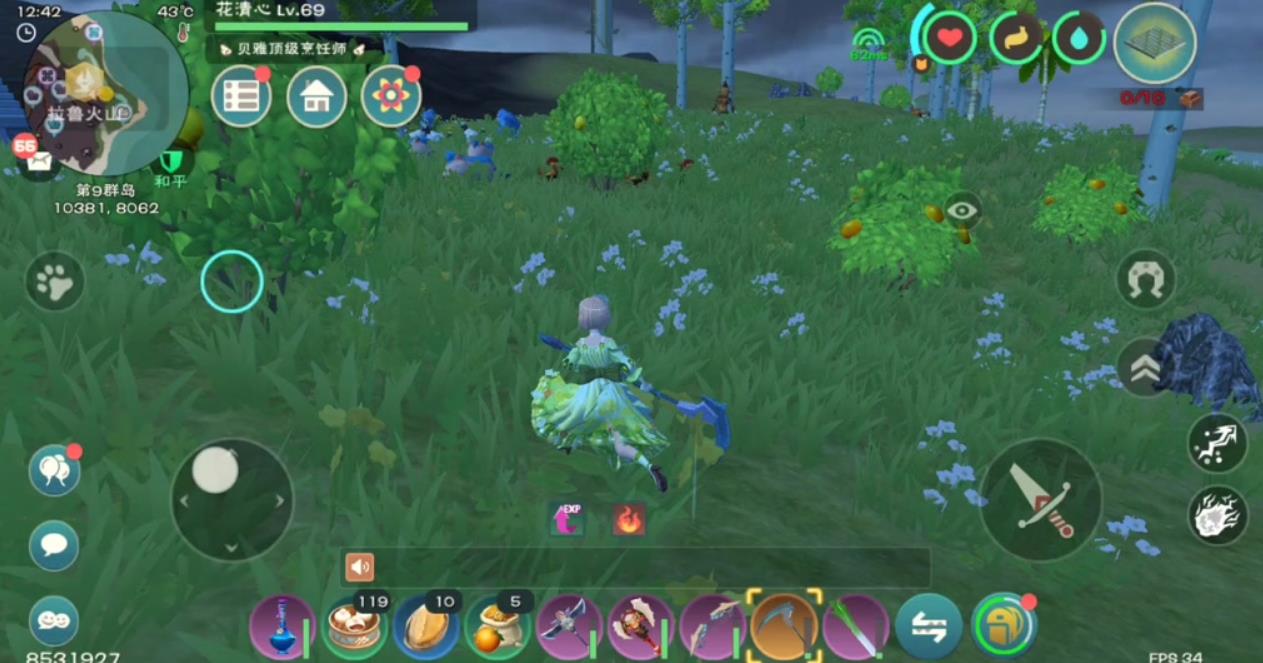Open the speech bubble chat button
Screen dimensions: 1263x663
click(x=54, y=545)
